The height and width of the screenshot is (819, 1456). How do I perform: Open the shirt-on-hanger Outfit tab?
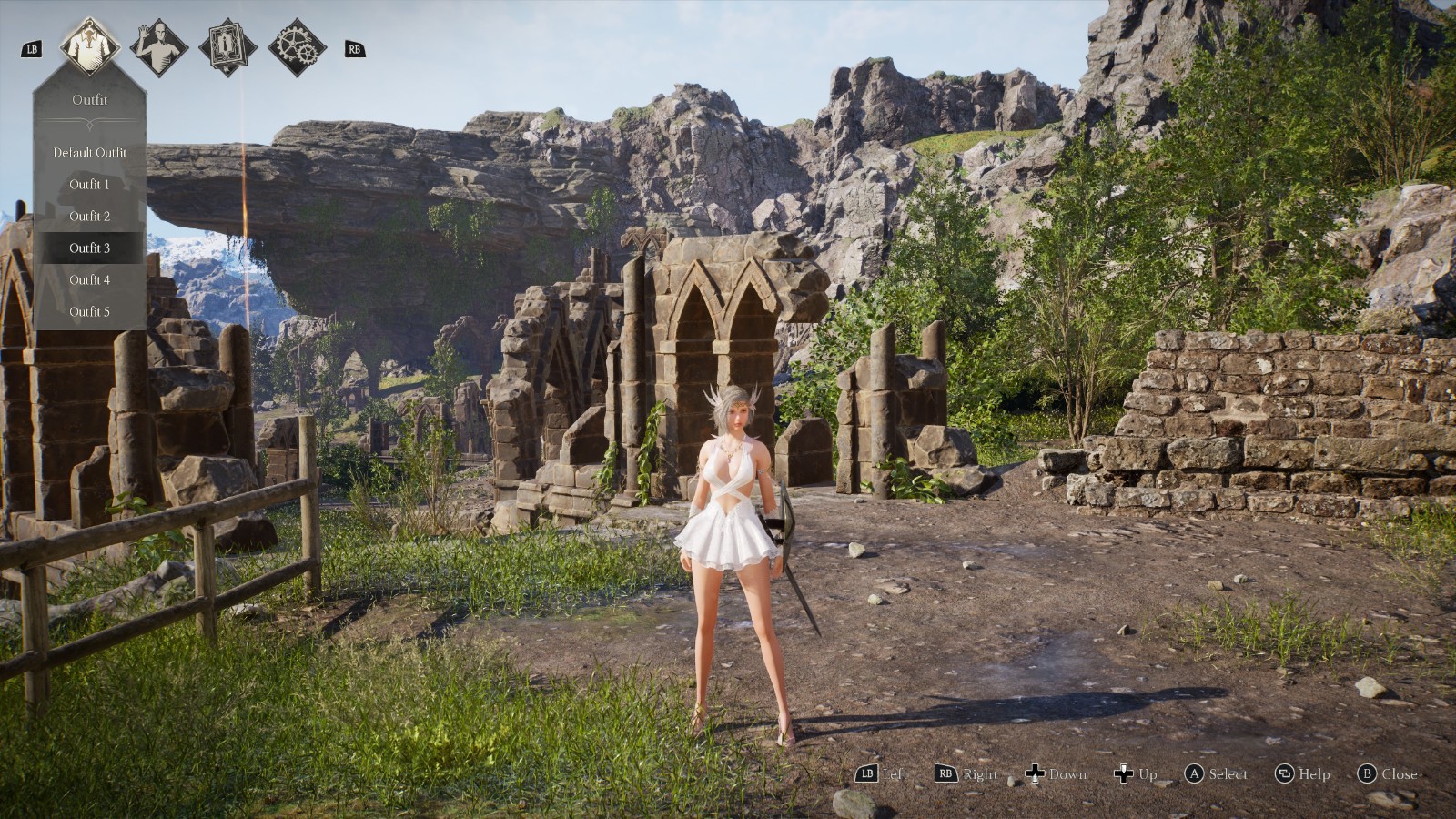pos(90,47)
